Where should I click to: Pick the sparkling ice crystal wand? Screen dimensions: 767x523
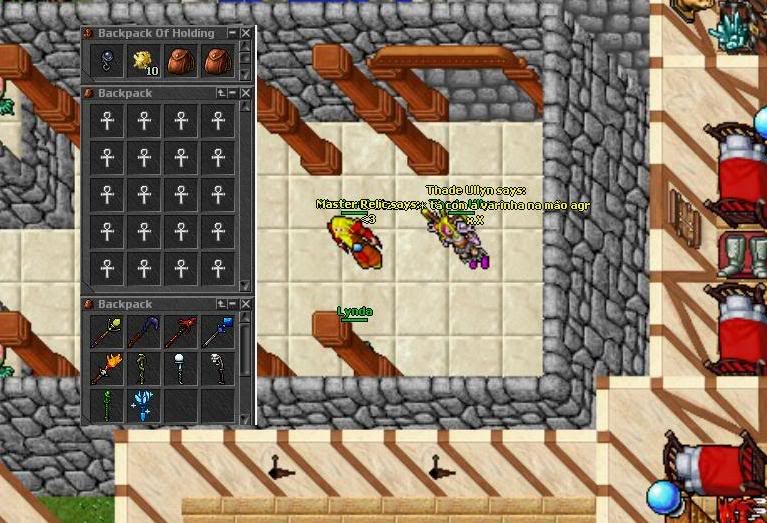(144, 404)
